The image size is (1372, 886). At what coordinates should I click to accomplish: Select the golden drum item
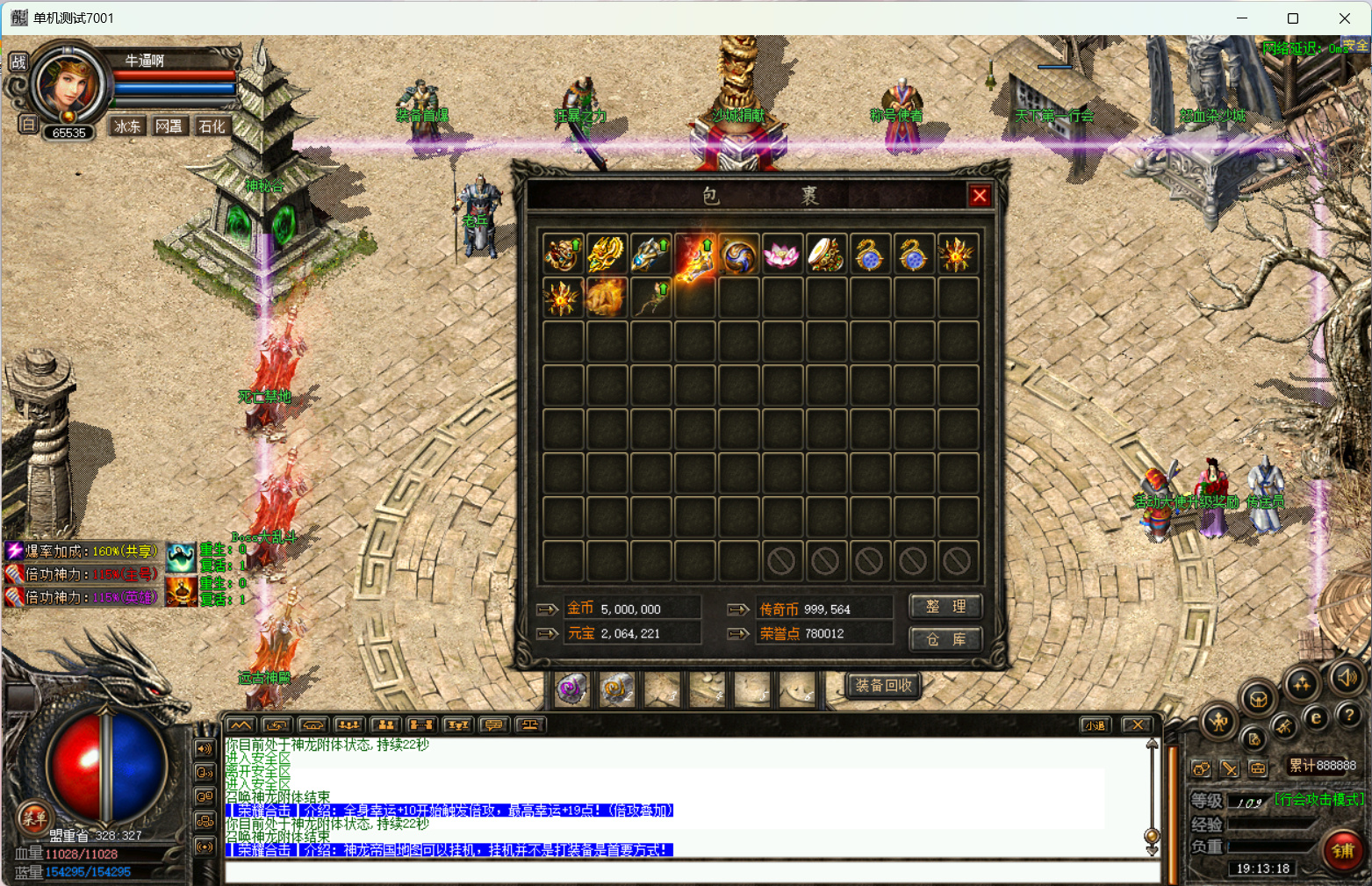pos(825,255)
